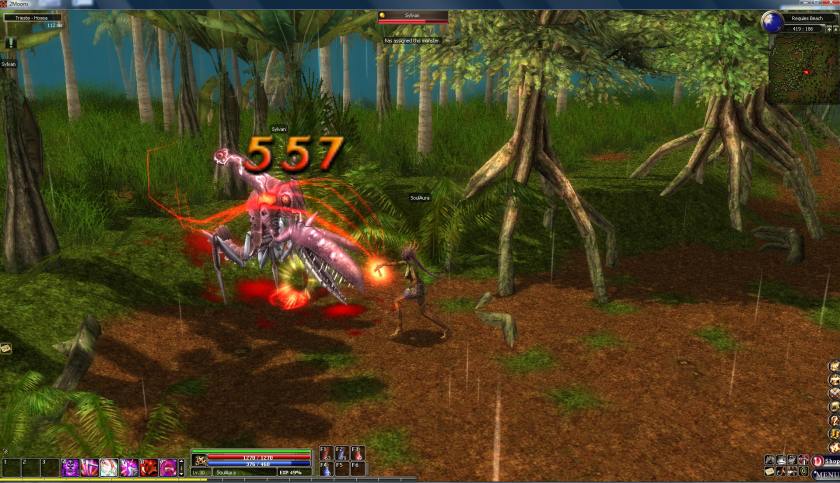This screenshot has width=840, height=483.
Task: Use the red potion in F1 slot
Action: (x=326, y=454)
